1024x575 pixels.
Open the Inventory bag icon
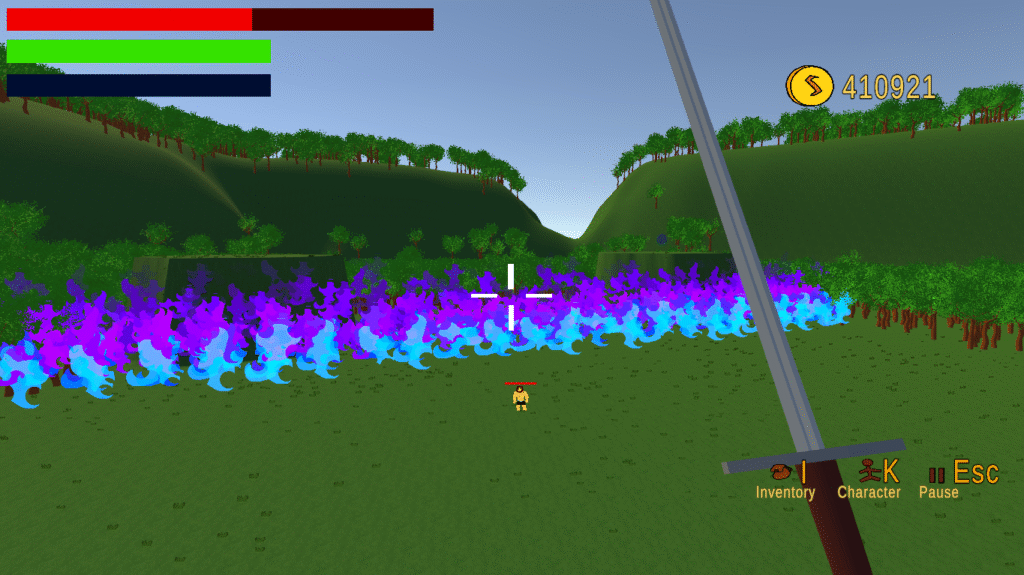click(x=781, y=472)
